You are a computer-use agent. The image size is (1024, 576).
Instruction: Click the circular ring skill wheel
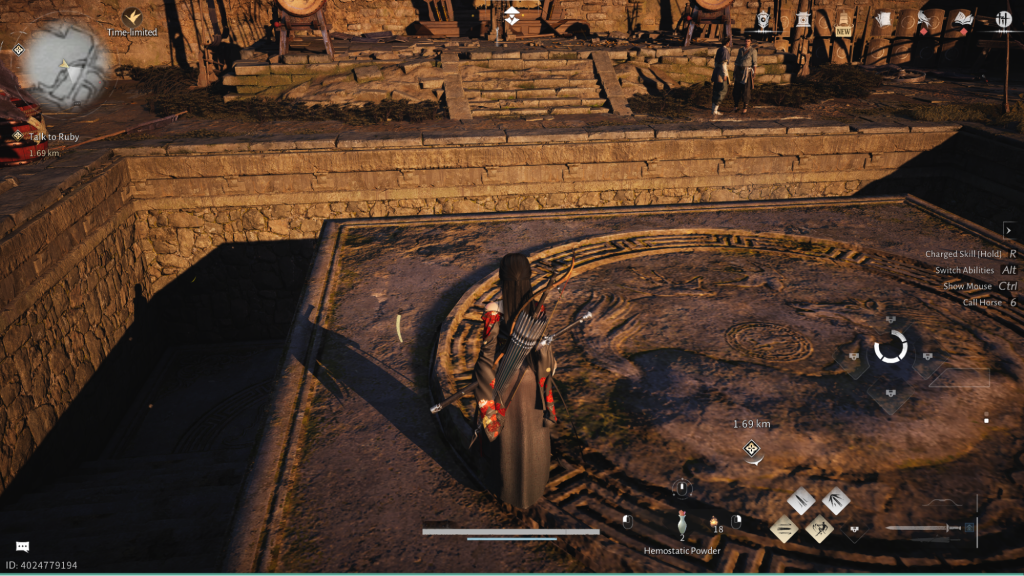pyautogui.click(x=890, y=347)
